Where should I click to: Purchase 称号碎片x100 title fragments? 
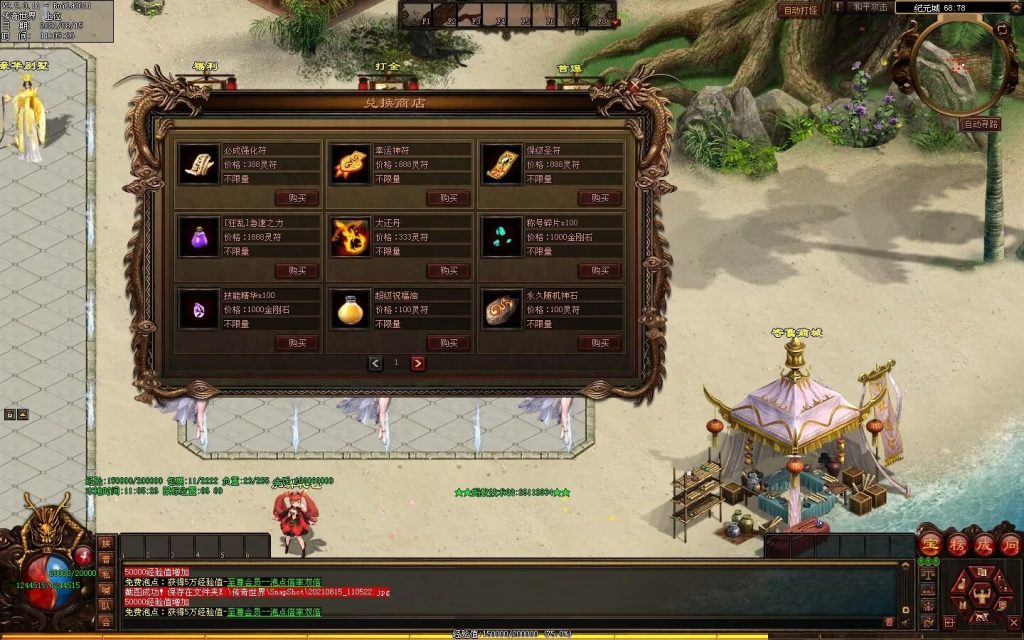coord(599,271)
